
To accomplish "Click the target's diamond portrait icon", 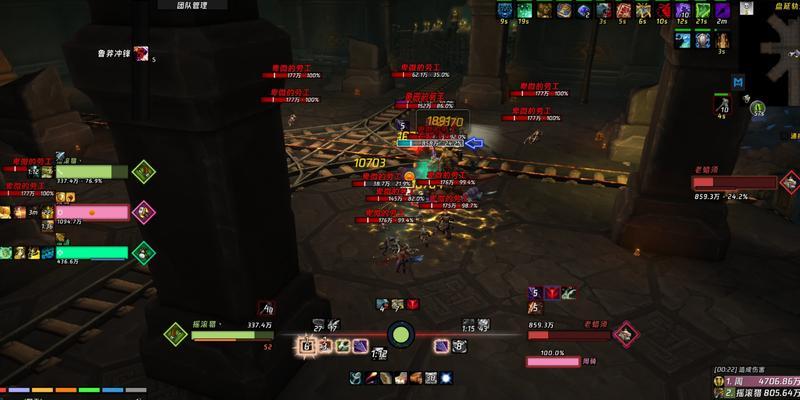I will (625, 332).
